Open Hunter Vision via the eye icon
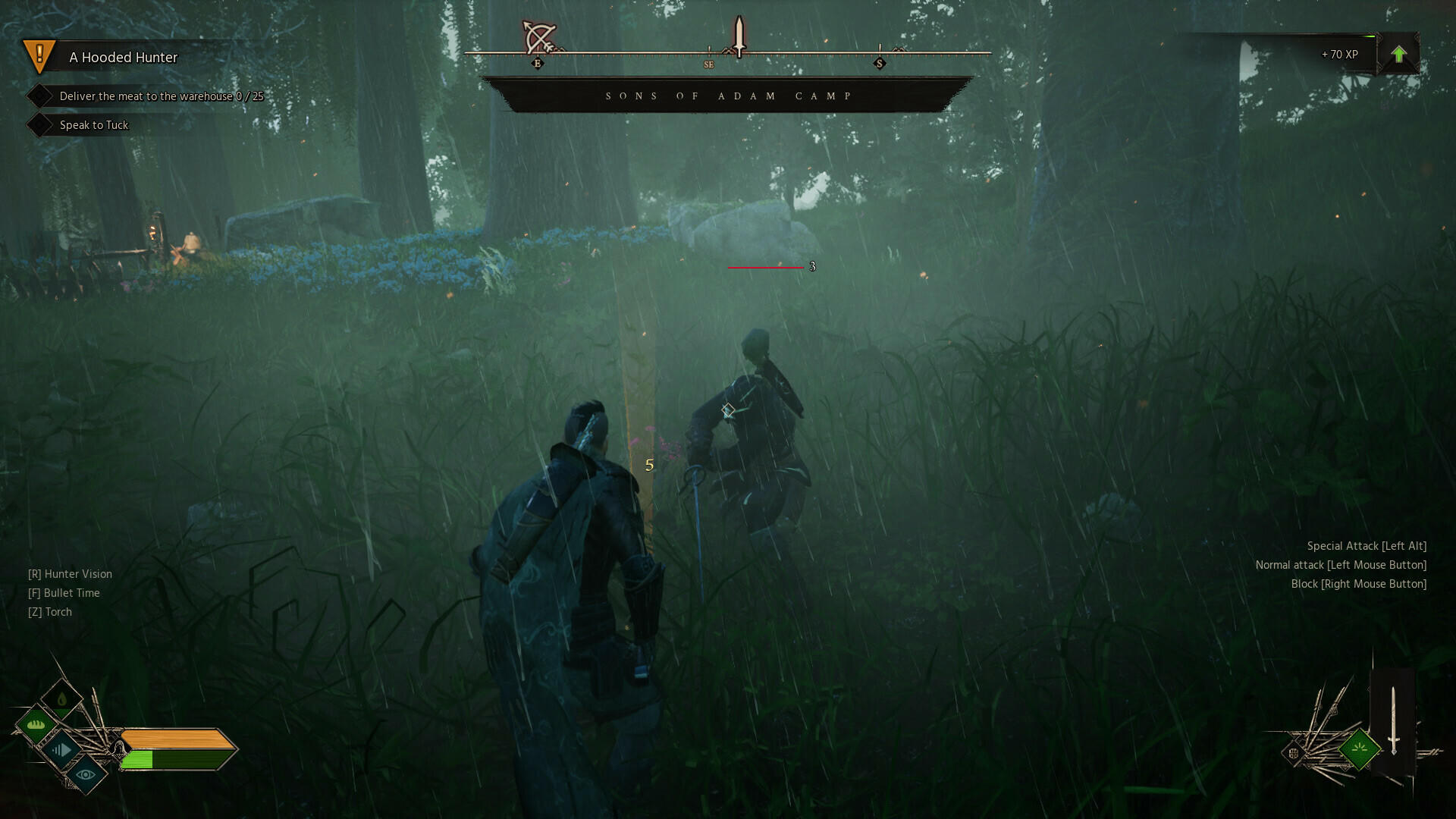This screenshot has height=819, width=1456. point(86,775)
